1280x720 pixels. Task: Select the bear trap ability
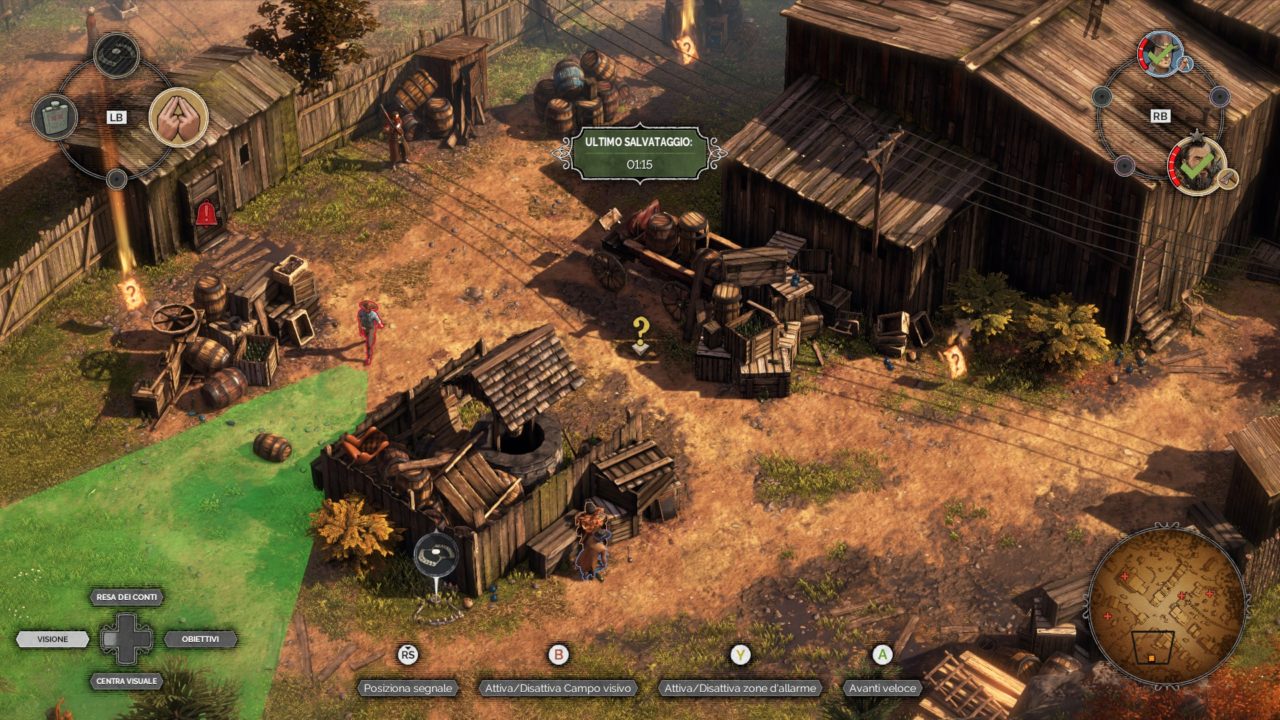pos(116,54)
